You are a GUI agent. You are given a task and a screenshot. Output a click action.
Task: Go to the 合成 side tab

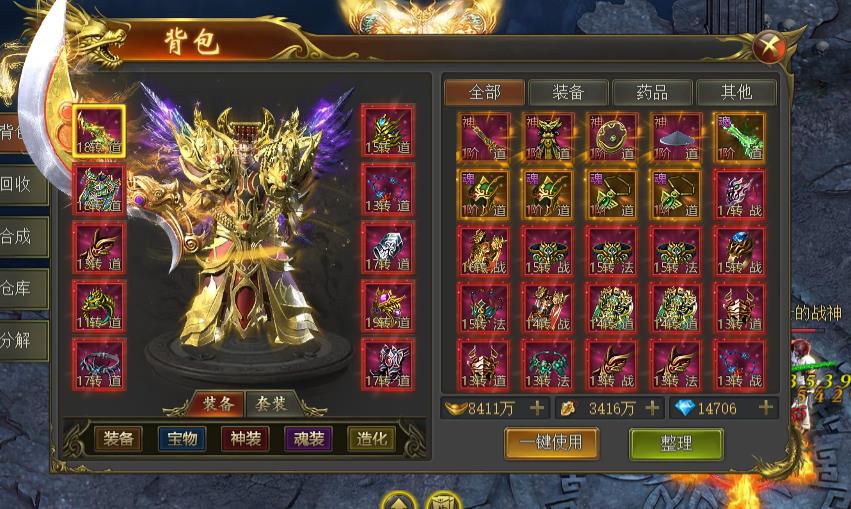[20, 237]
